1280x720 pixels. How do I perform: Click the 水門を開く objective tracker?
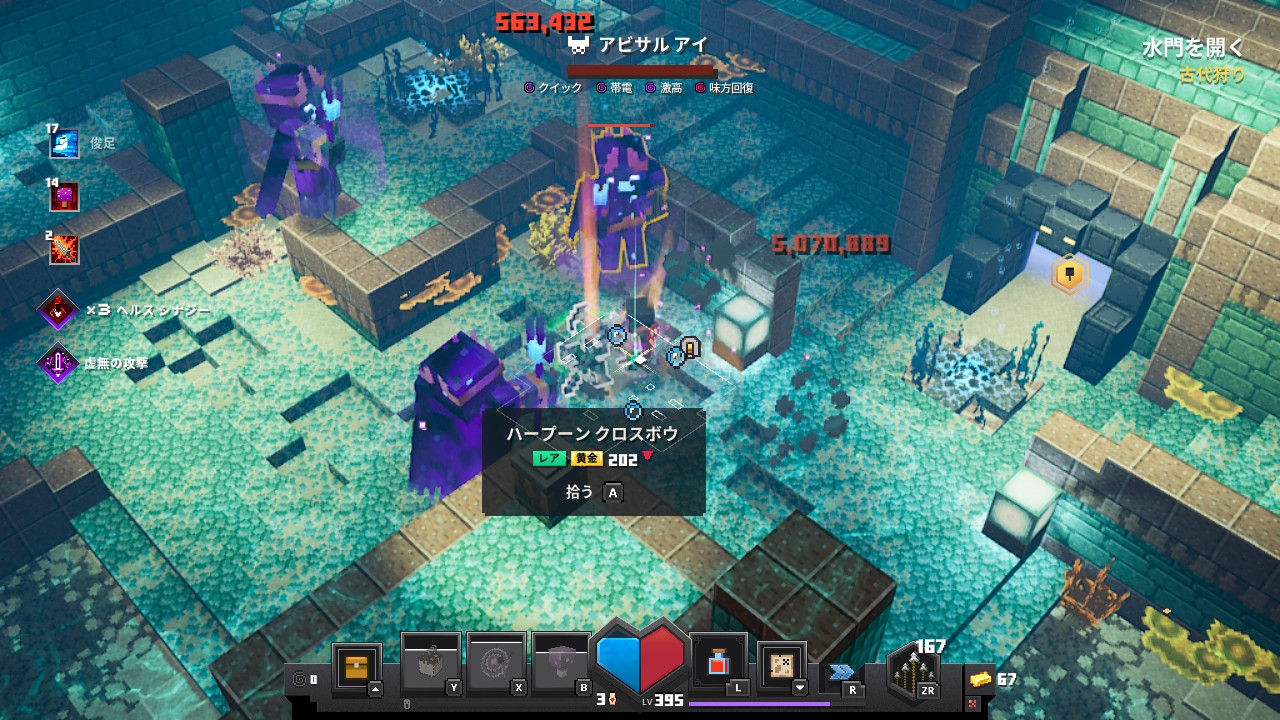1193,48
